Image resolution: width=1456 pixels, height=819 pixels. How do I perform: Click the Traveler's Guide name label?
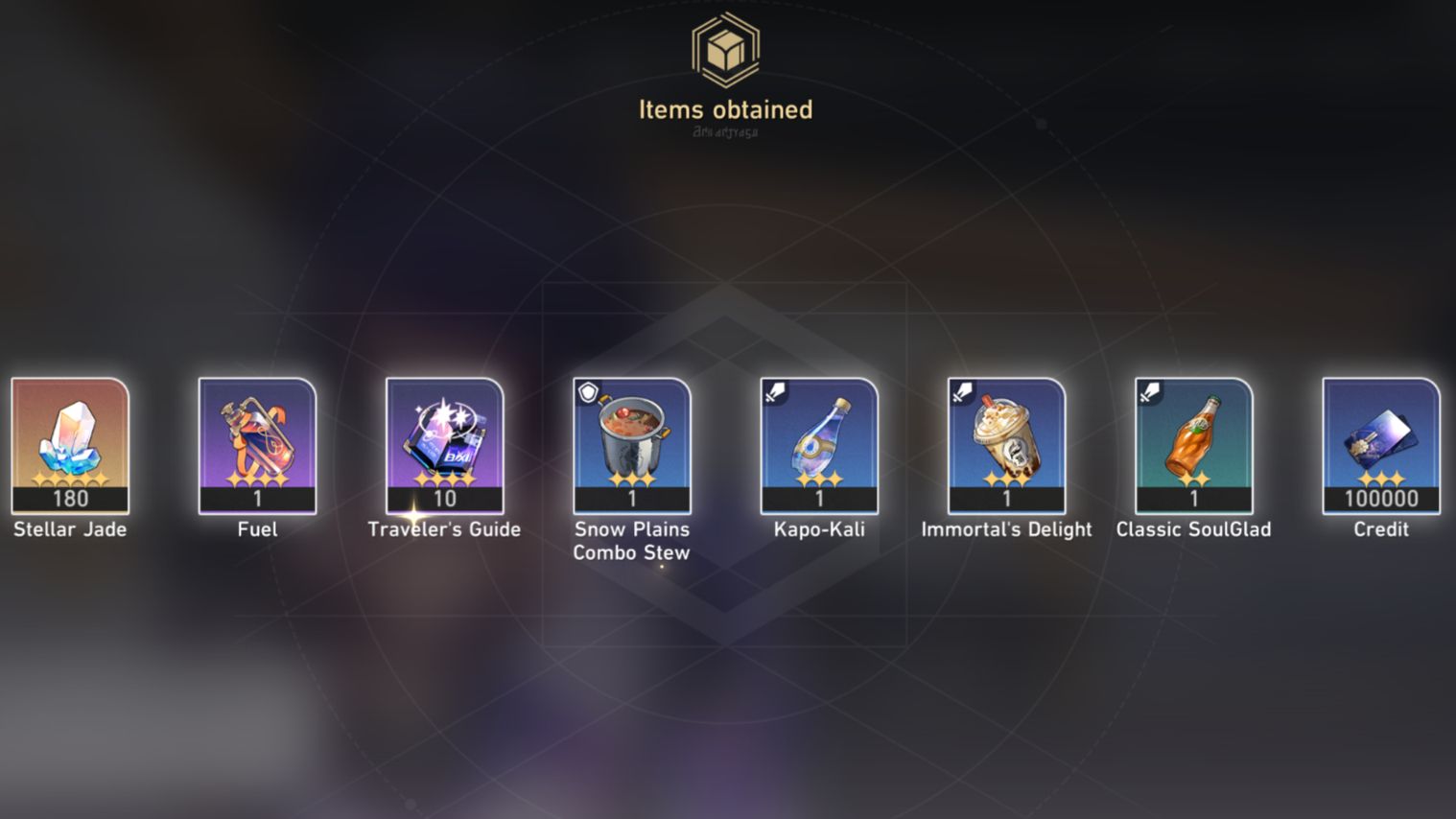click(445, 528)
